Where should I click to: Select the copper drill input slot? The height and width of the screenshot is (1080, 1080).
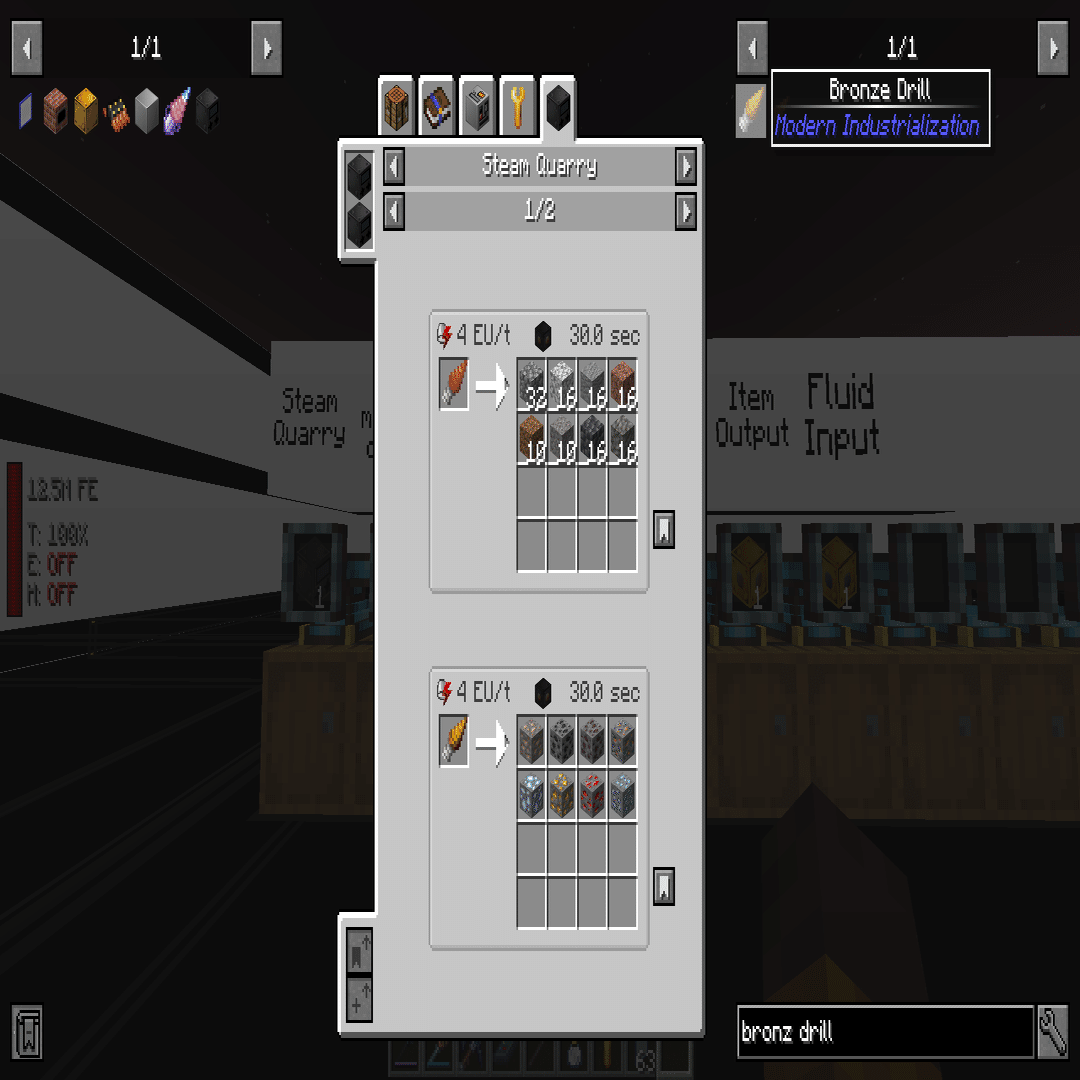pyautogui.click(x=453, y=385)
